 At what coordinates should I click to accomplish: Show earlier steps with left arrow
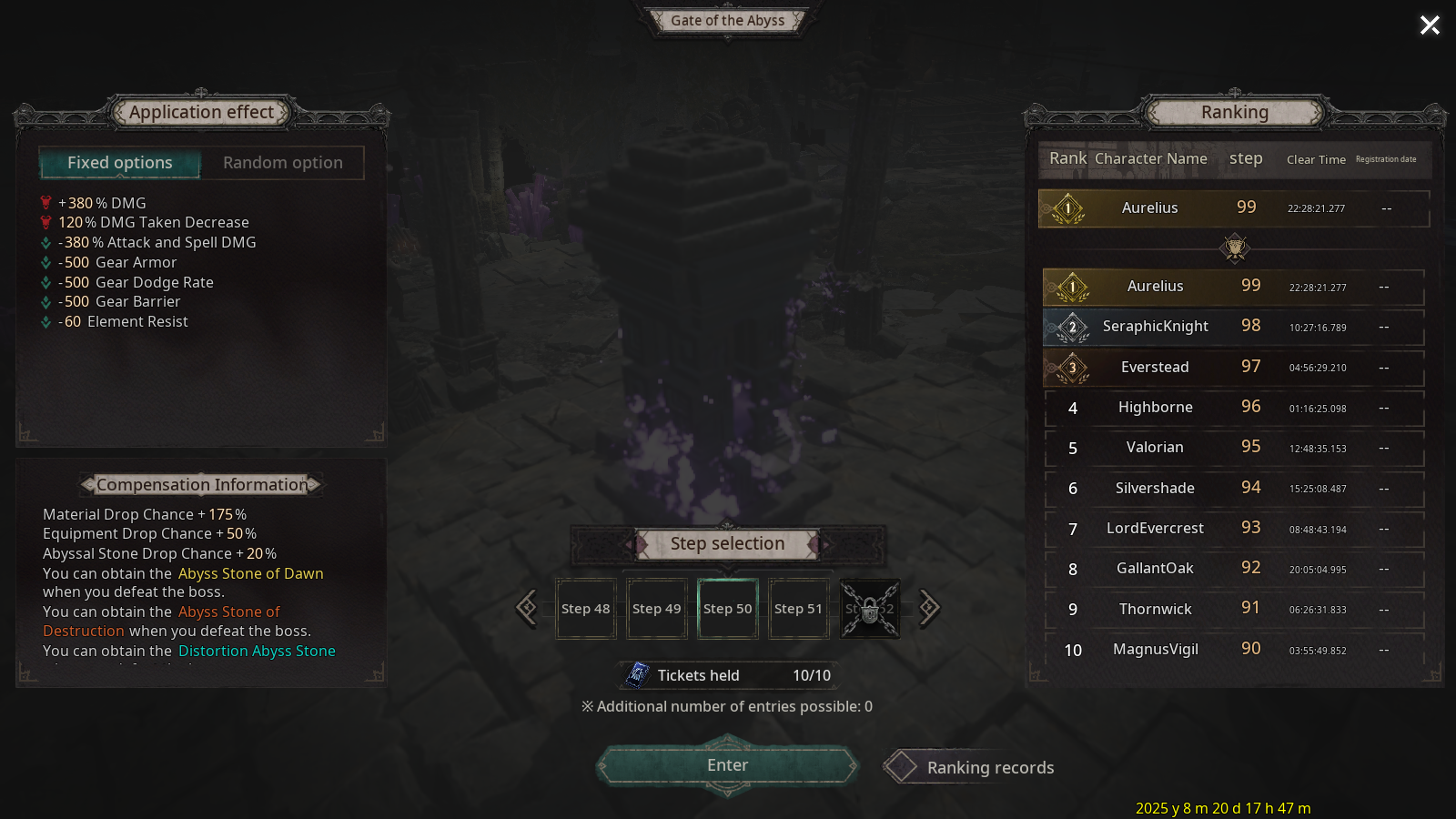[x=527, y=608]
